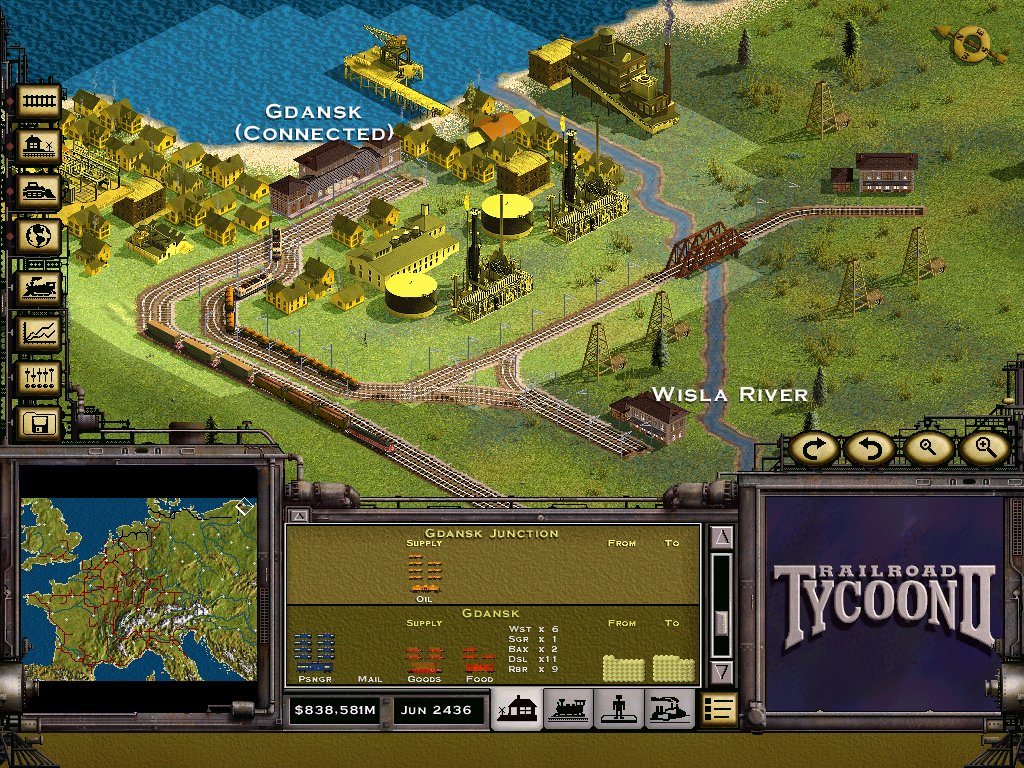Open the control panel sliders button
Screen dimensions: 1024x768
pyautogui.click(x=40, y=378)
